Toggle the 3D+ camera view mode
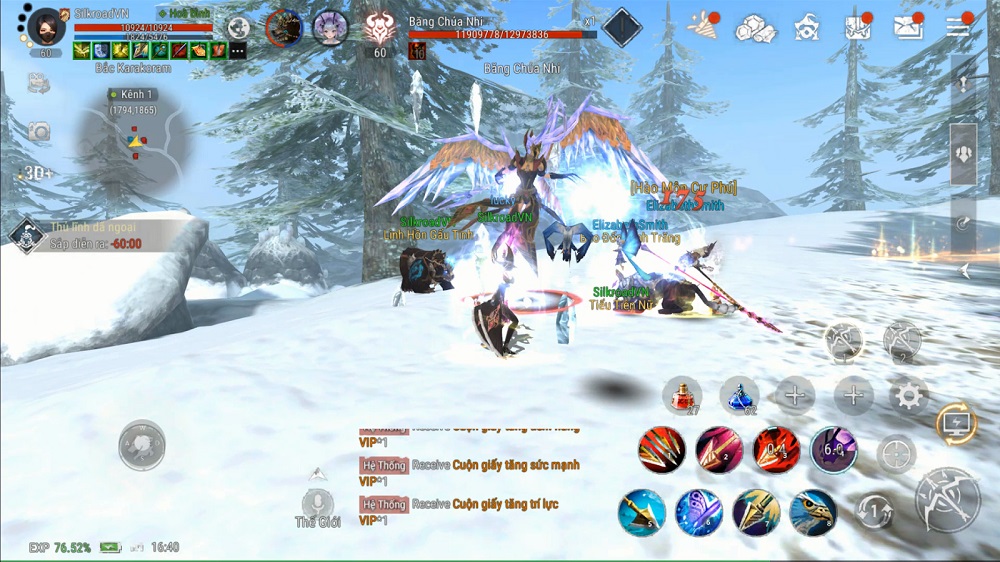 point(38,173)
